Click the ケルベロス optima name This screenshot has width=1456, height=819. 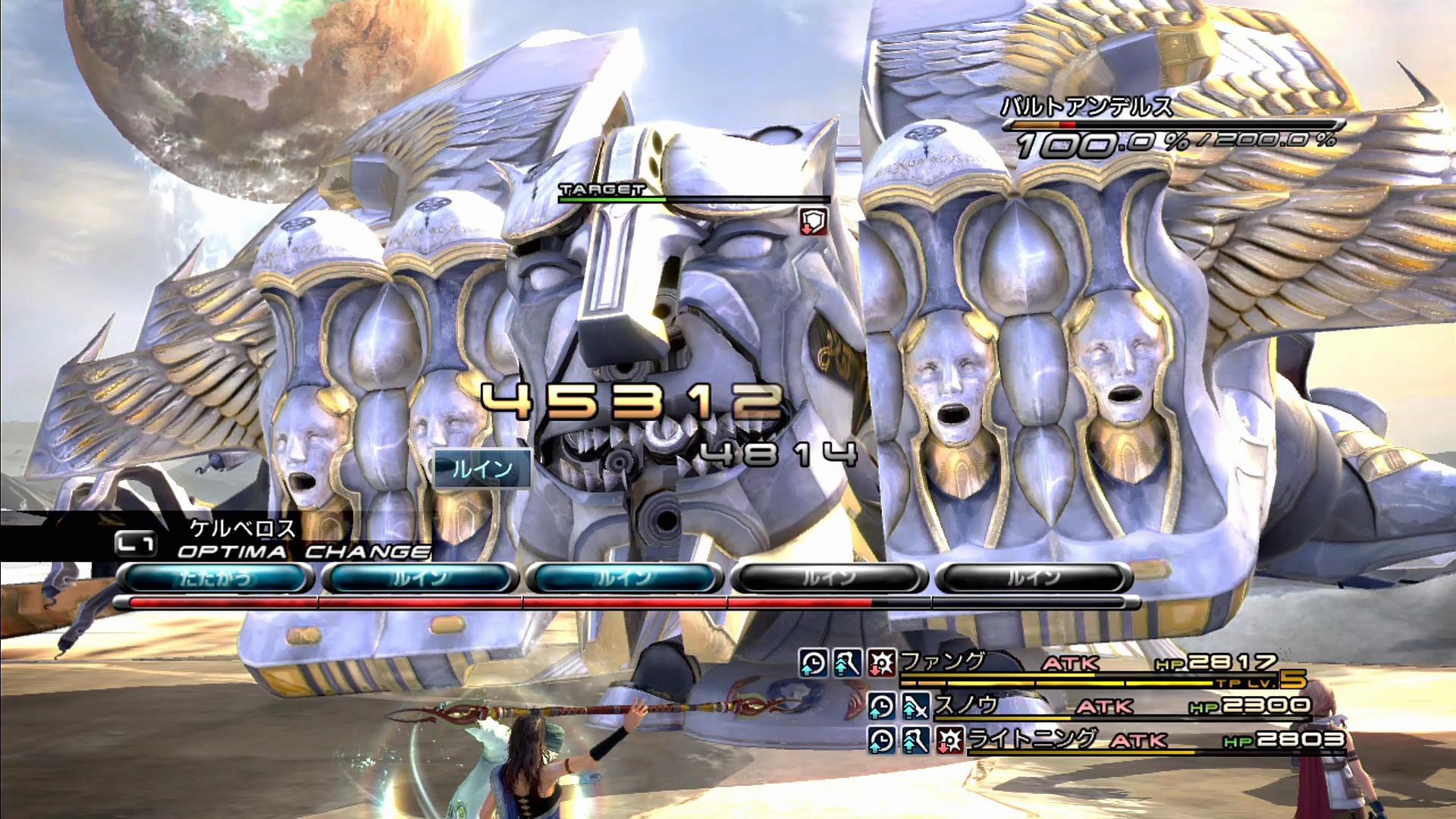click(243, 529)
